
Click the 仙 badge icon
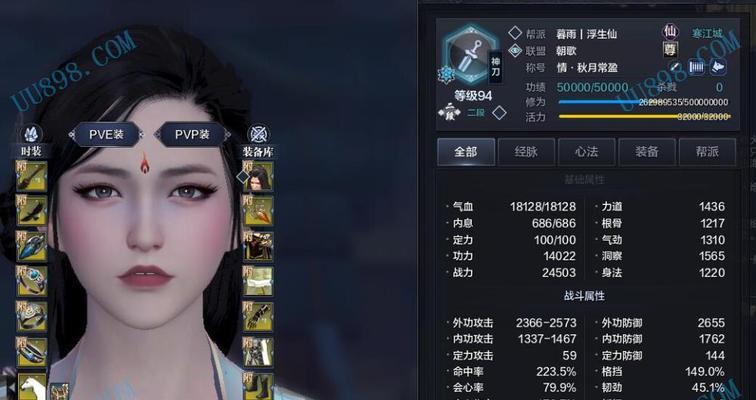tap(669, 33)
